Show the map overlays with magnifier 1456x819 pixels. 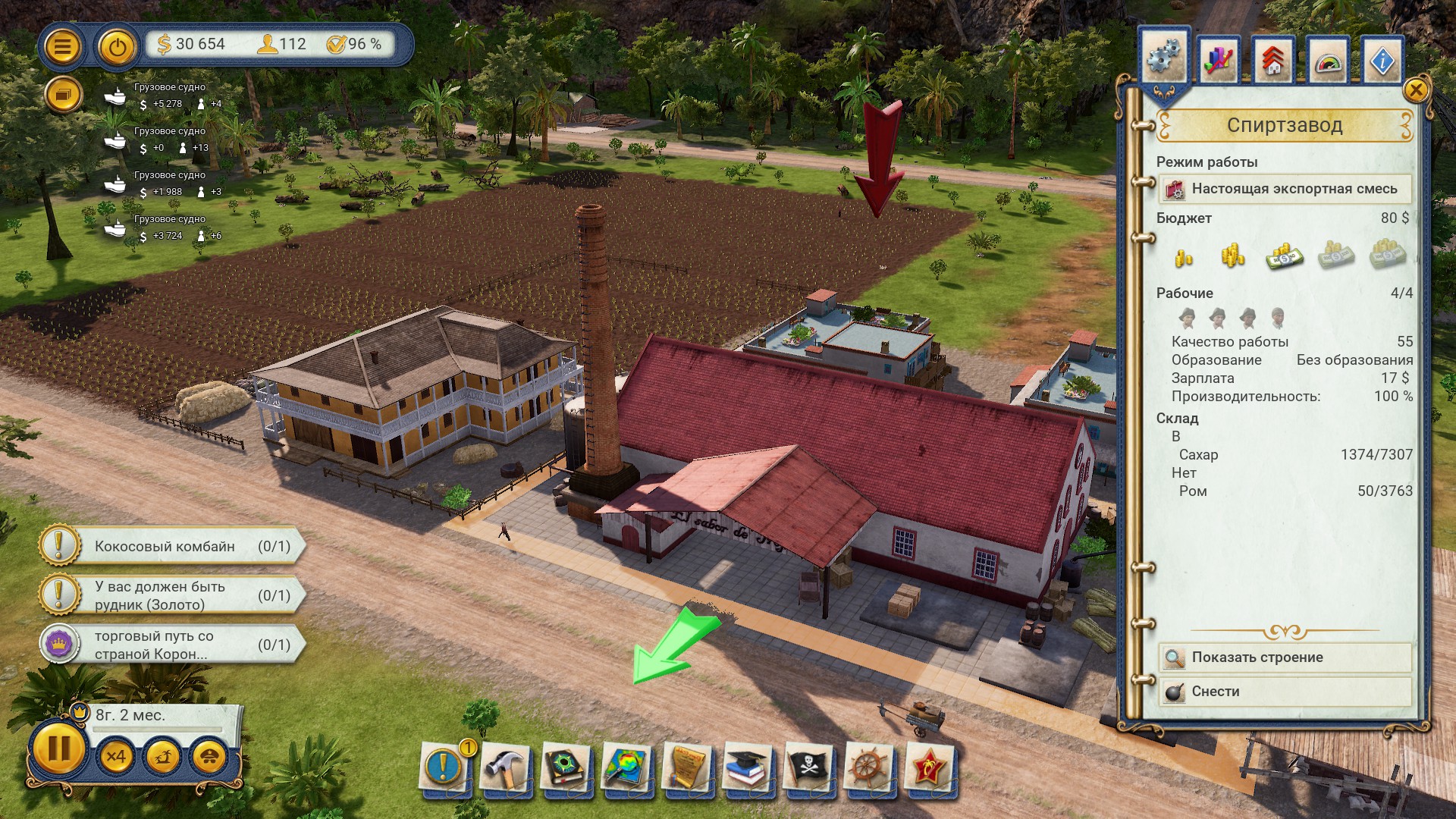(x=626, y=767)
